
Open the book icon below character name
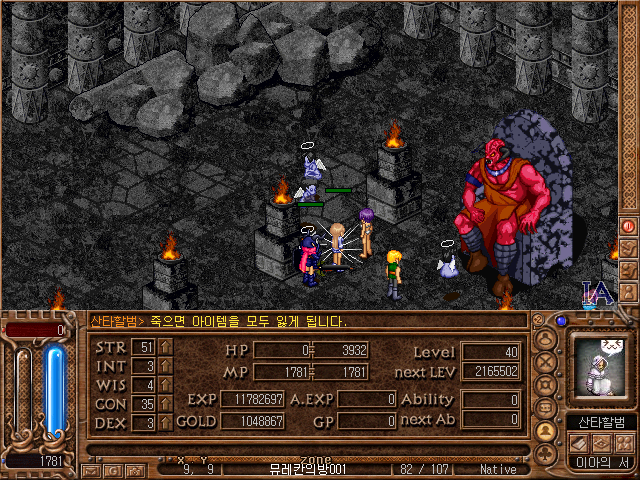click(x=580, y=442)
